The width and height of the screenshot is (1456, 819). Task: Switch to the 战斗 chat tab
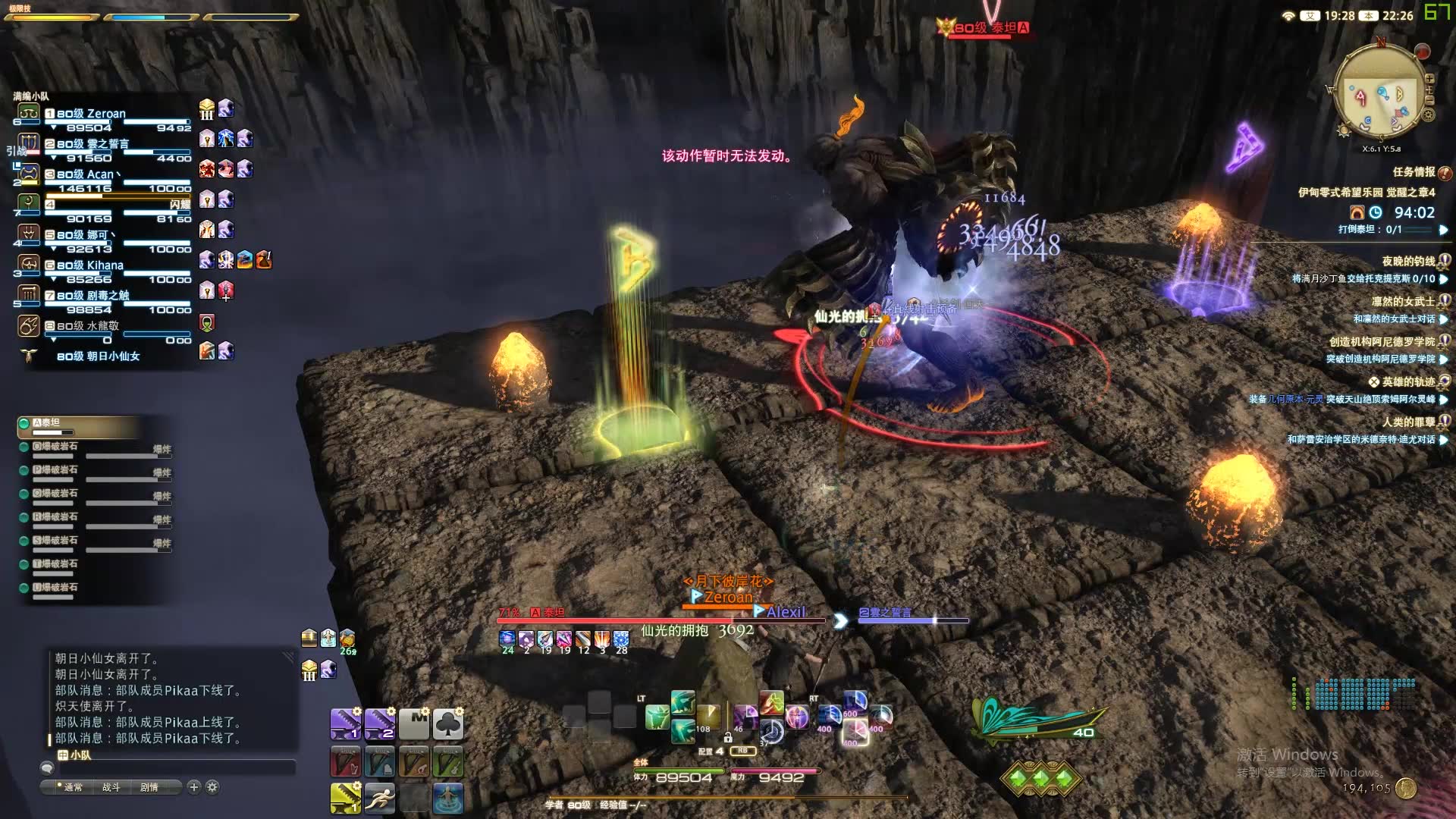(112, 788)
